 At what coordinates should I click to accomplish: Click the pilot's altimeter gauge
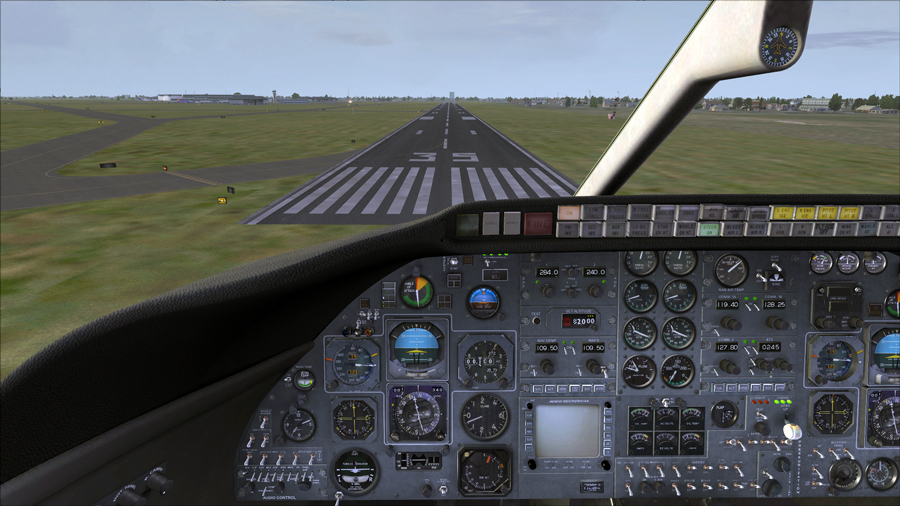[485, 361]
